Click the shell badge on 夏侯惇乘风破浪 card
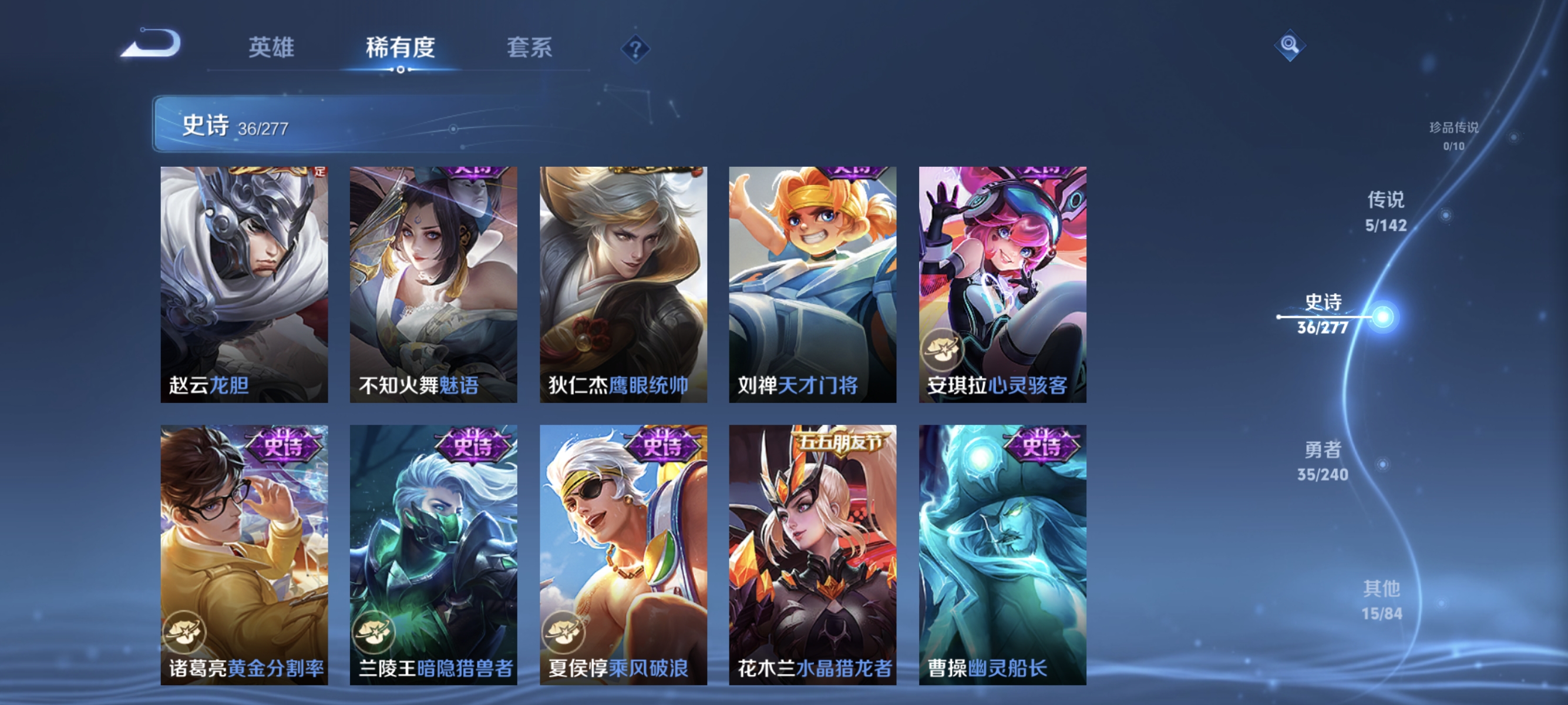 [565, 632]
